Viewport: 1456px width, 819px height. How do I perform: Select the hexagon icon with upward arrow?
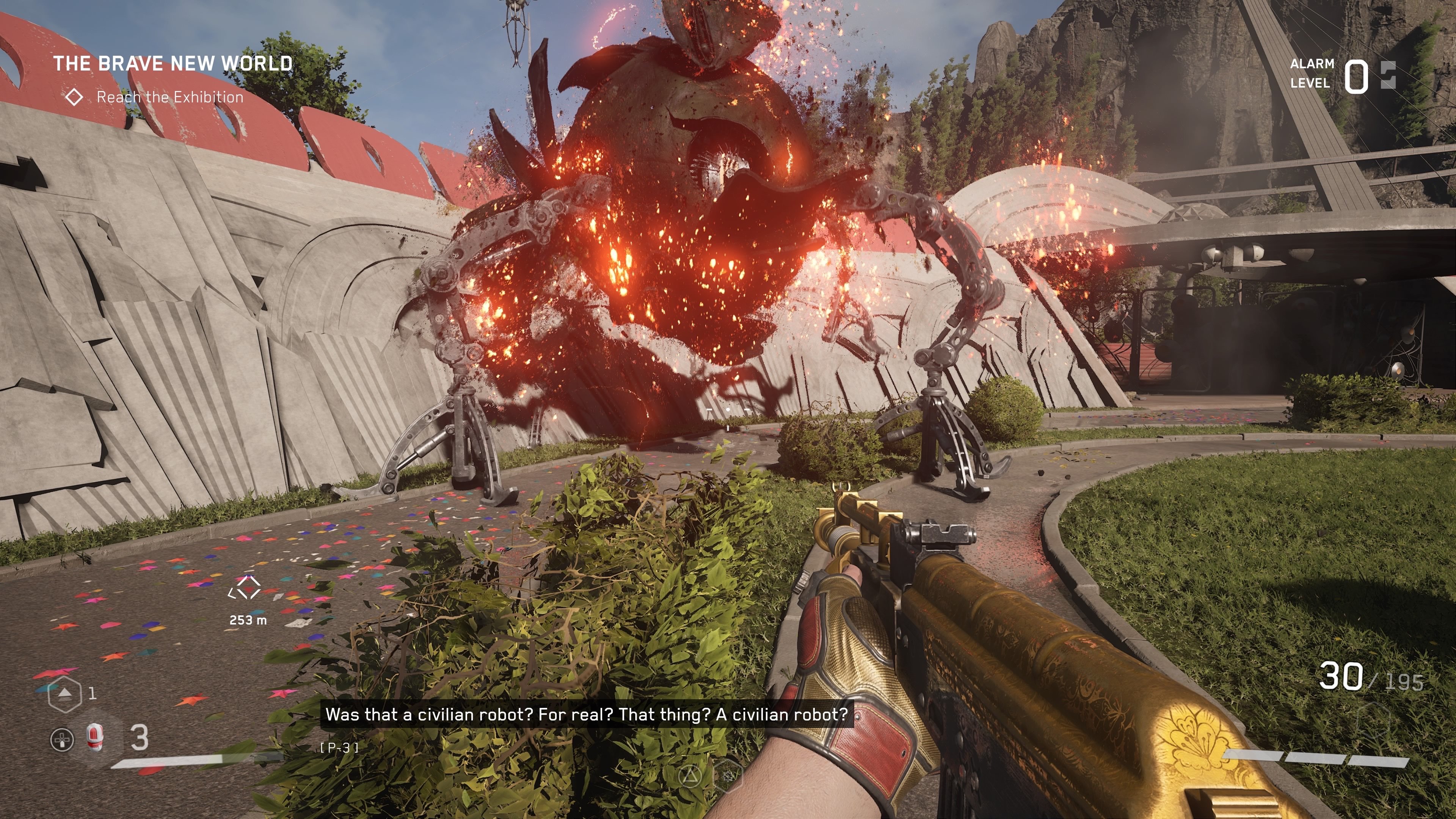65,693
